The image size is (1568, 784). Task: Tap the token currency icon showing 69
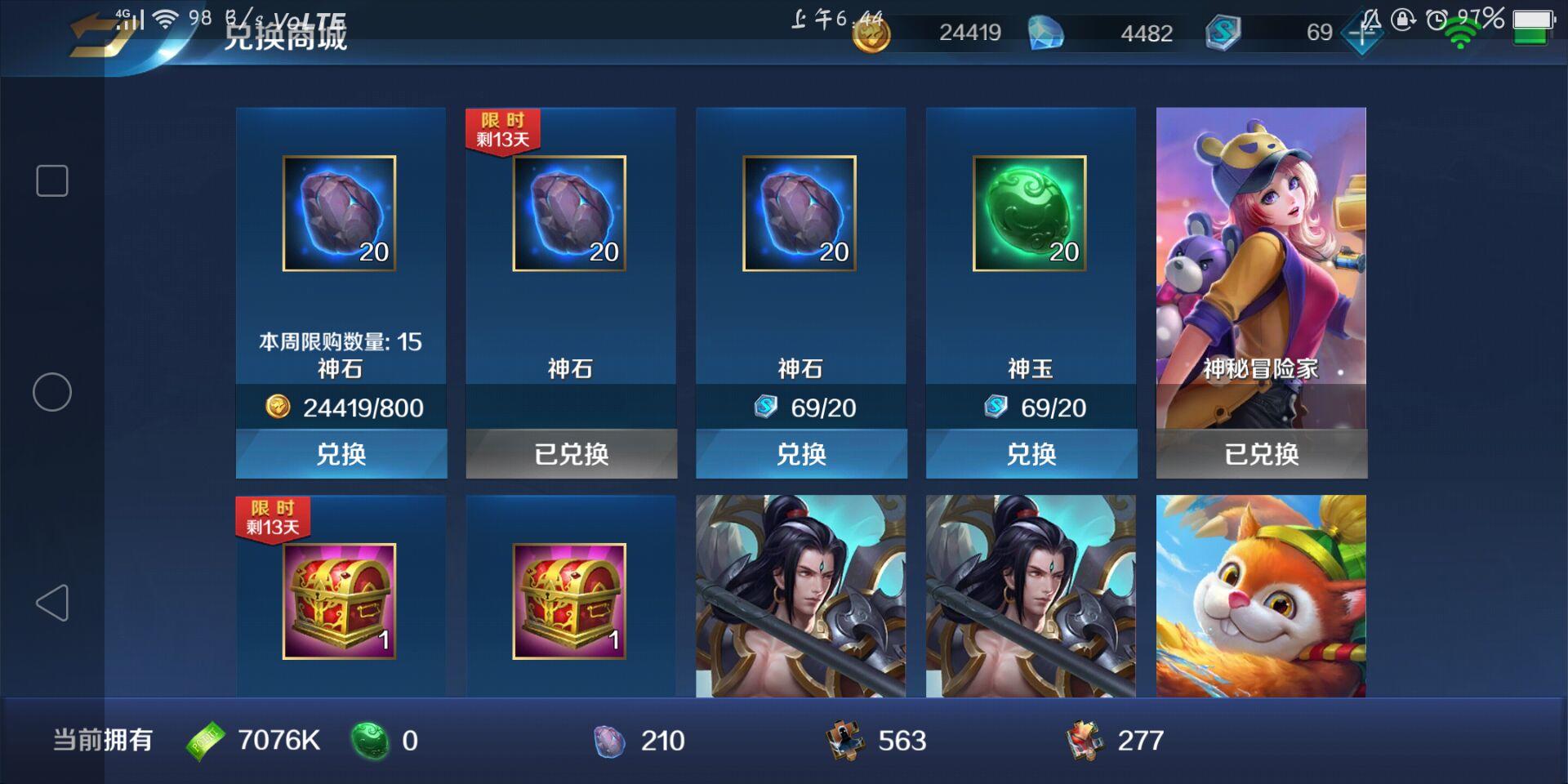click(1221, 34)
